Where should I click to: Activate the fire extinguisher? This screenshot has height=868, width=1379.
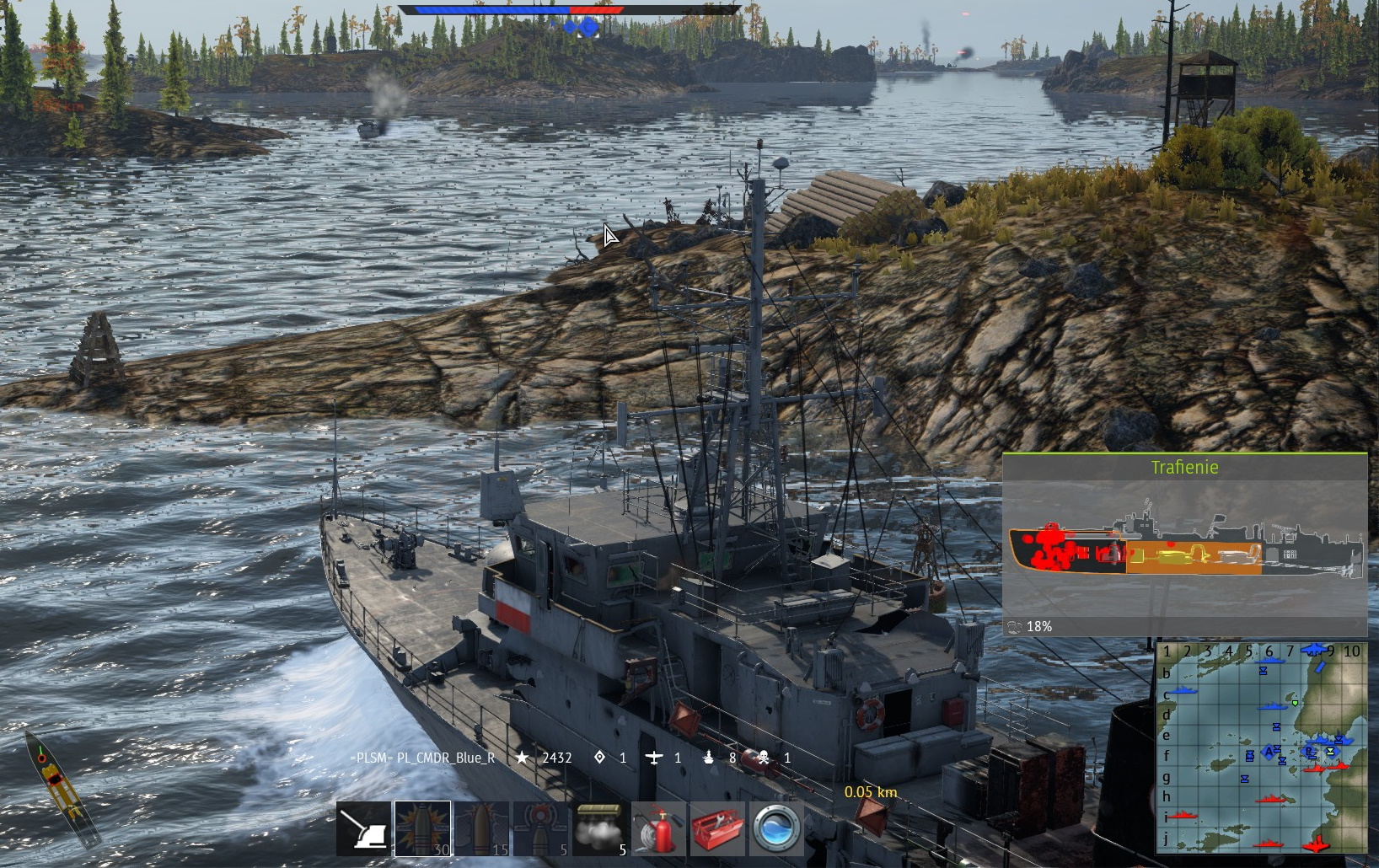pyautogui.click(x=658, y=828)
